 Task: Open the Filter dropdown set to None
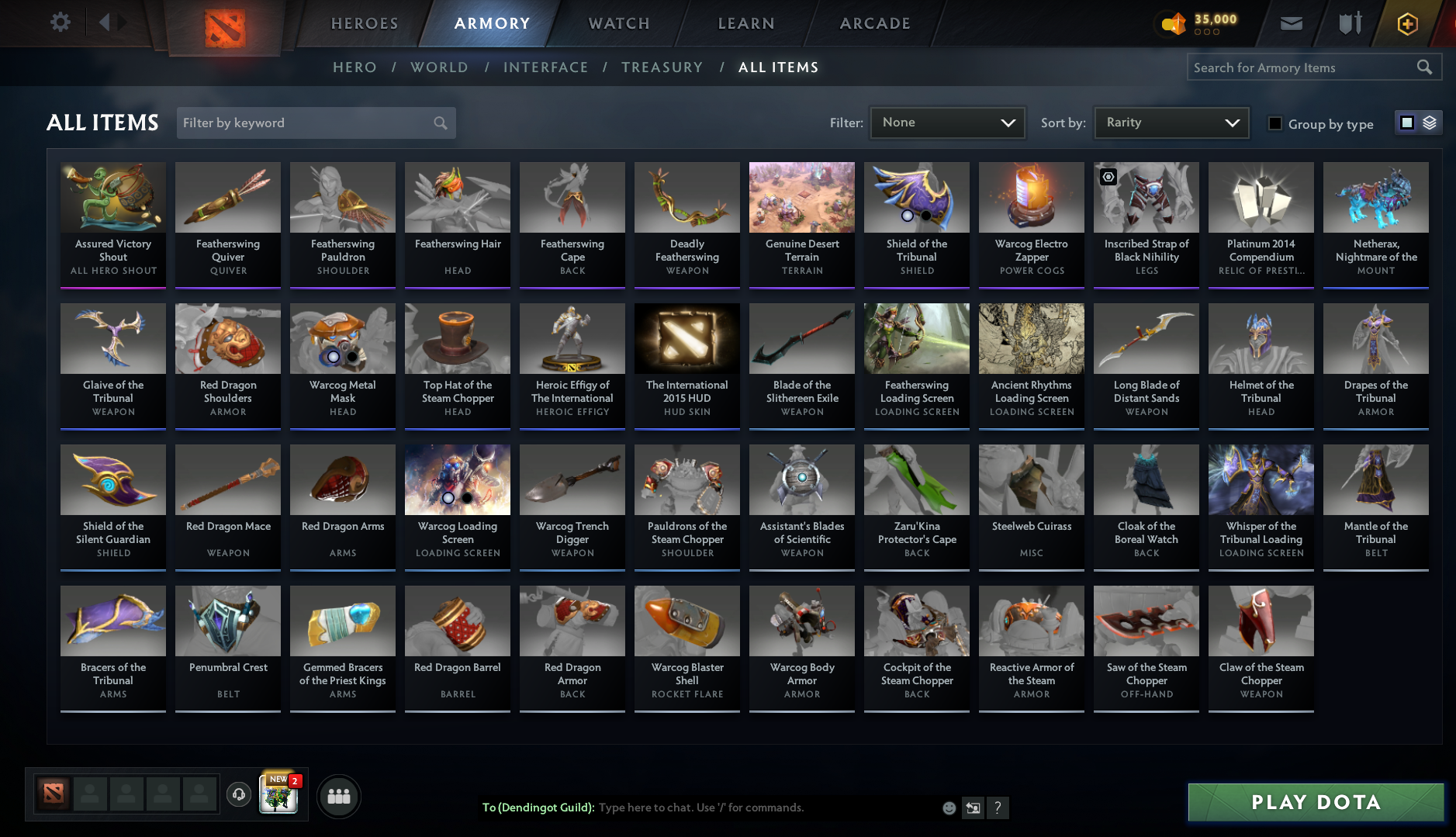[947, 123]
